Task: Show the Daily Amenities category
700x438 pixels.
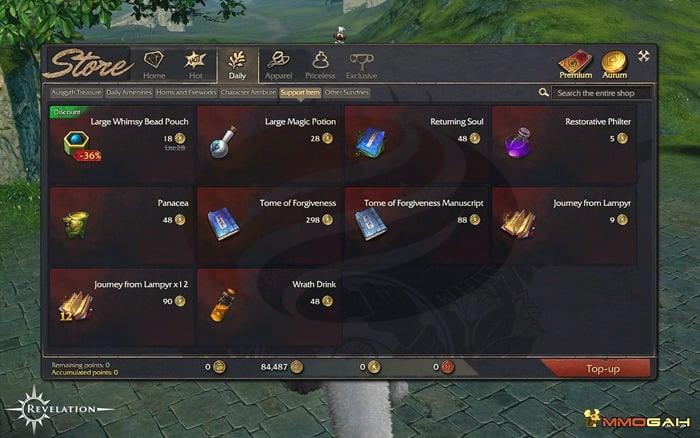Action: click(128, 92)
